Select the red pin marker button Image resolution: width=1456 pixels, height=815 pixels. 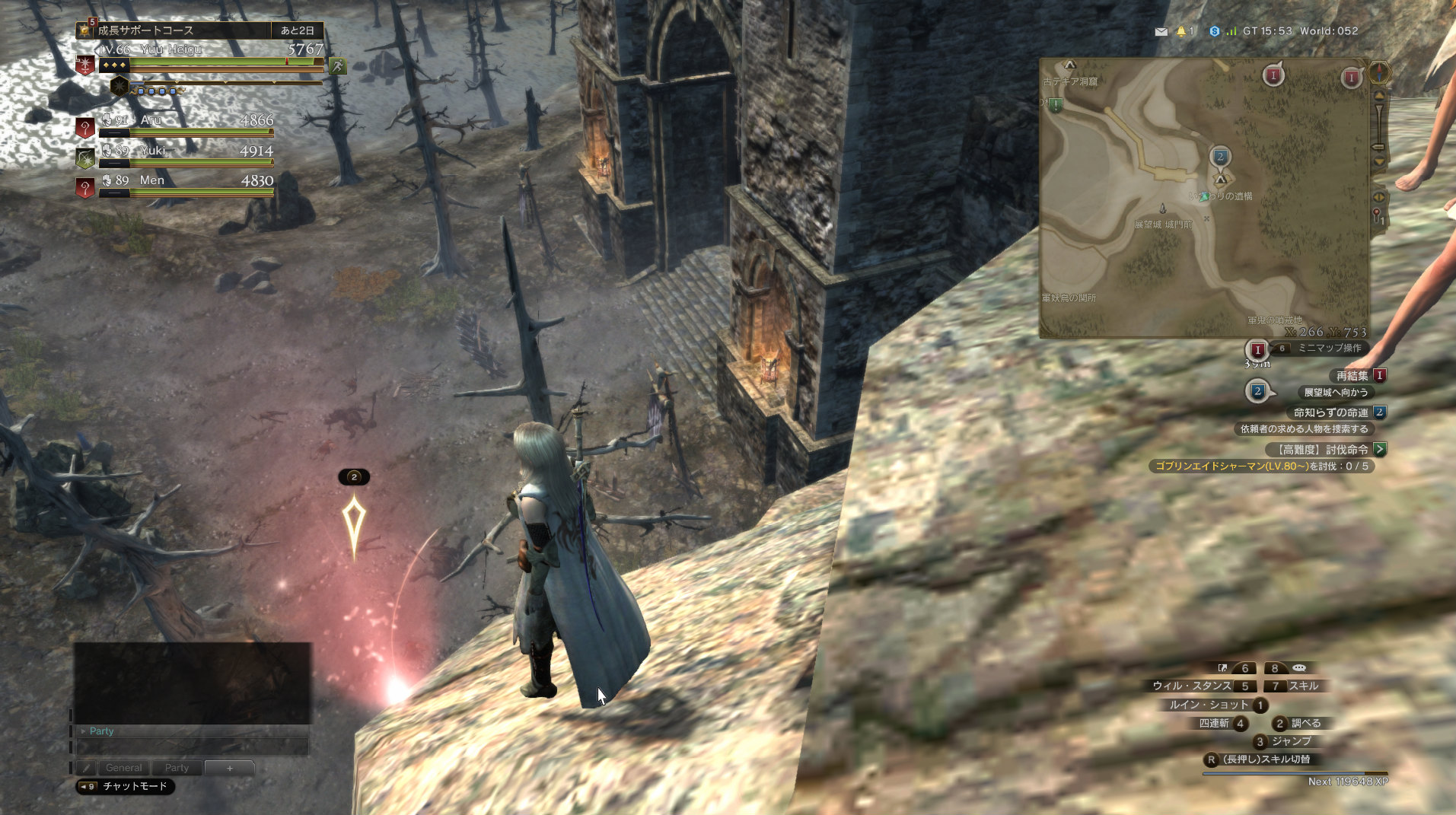1377,217
